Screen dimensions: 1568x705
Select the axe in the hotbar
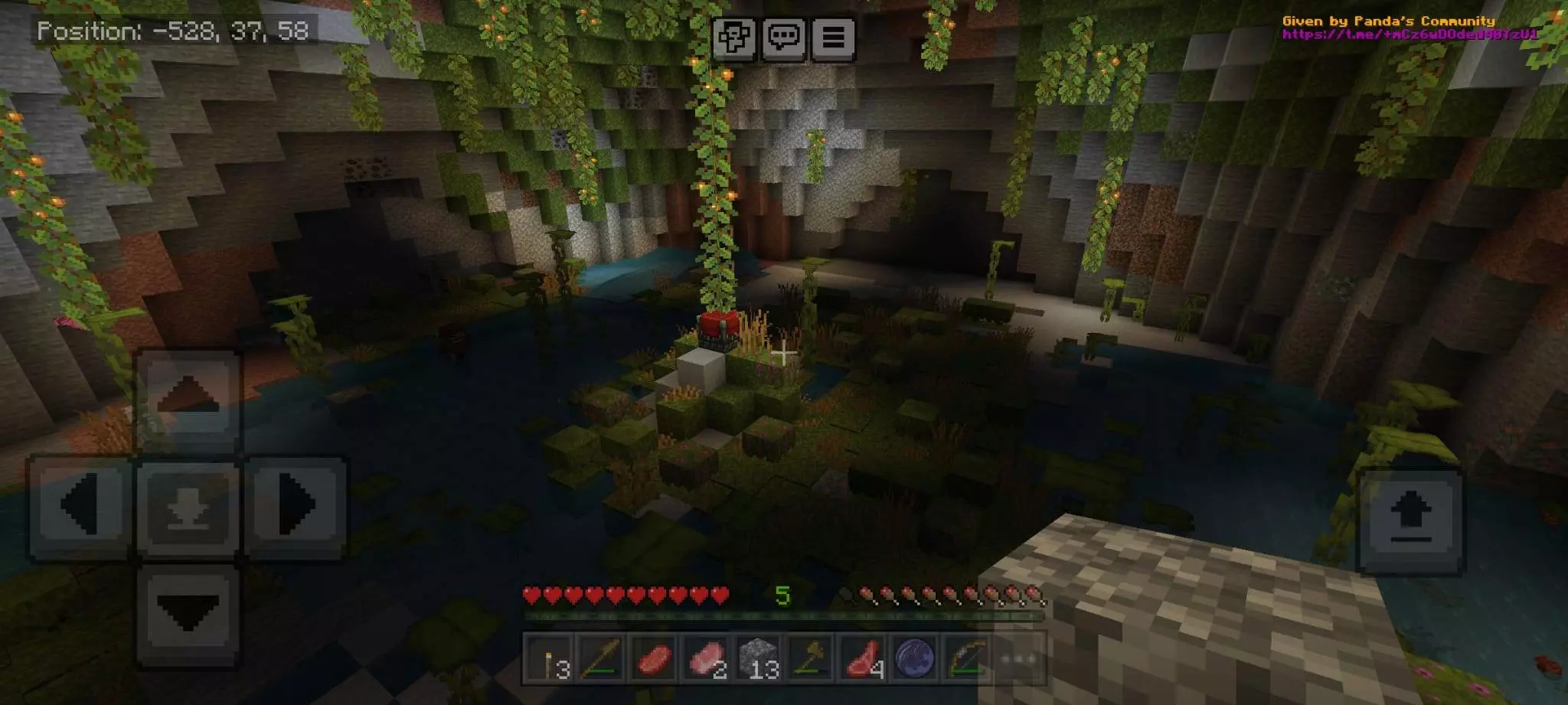pos(811,658)
